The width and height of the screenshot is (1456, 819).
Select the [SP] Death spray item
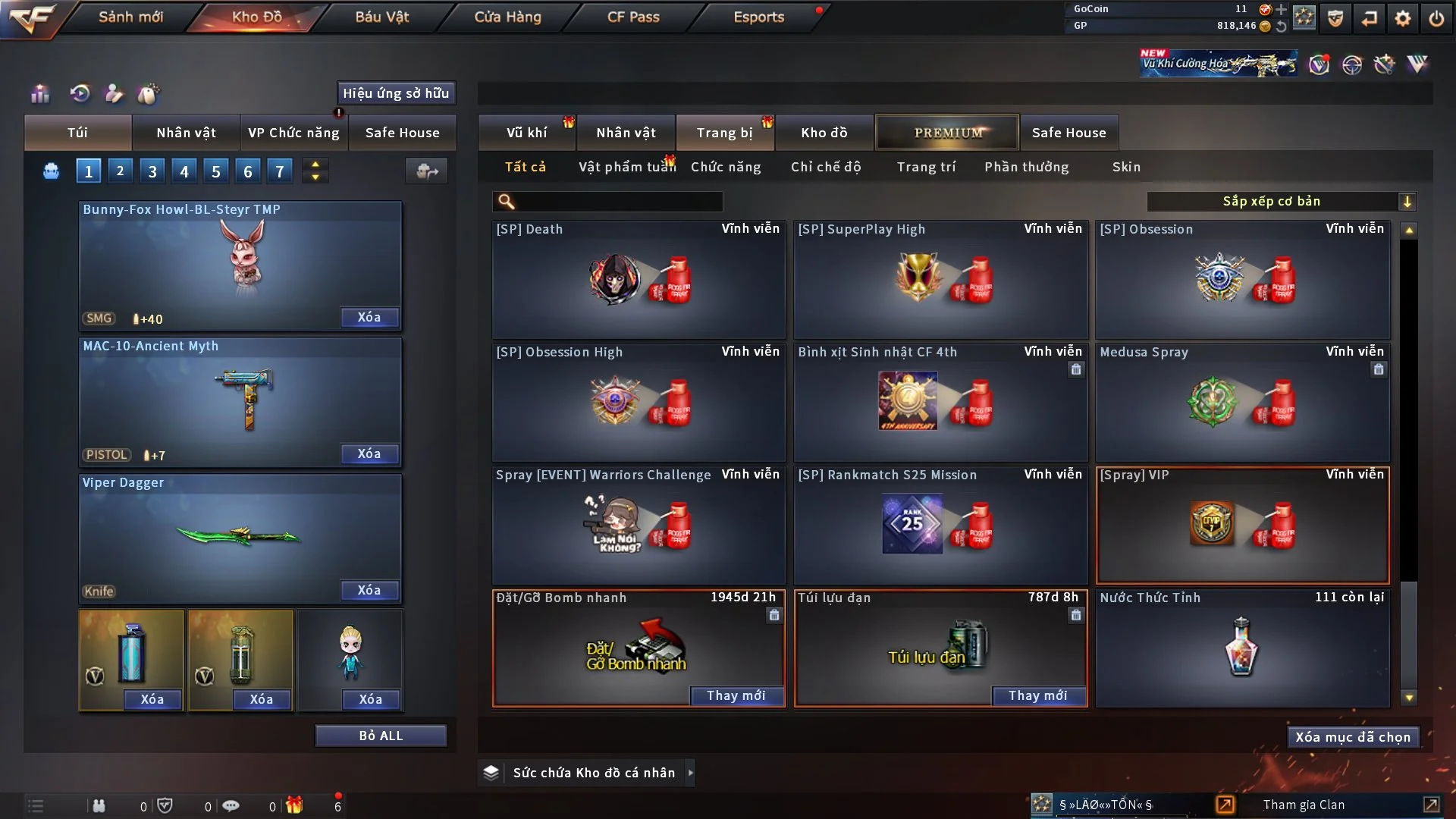639,279
